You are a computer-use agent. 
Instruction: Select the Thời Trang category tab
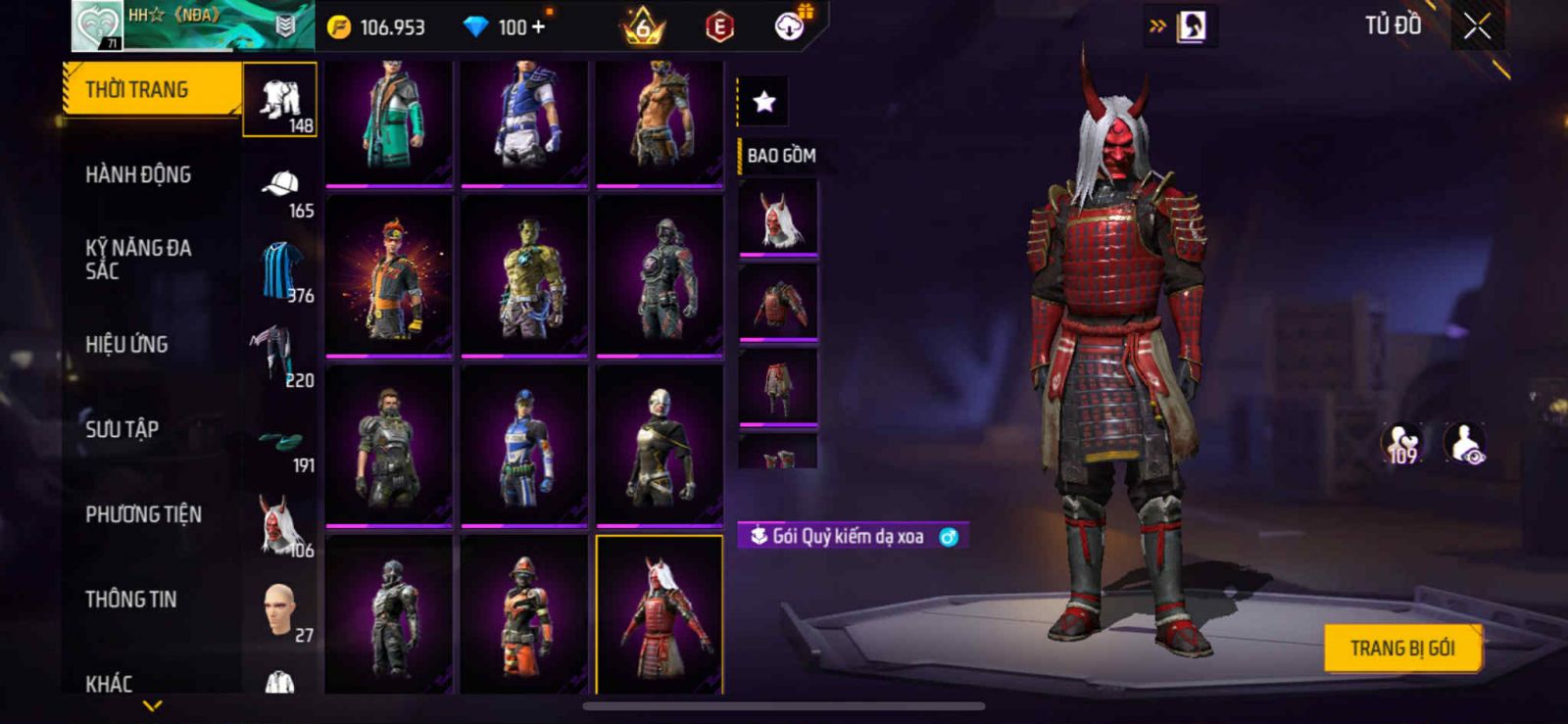pos(151,90)
